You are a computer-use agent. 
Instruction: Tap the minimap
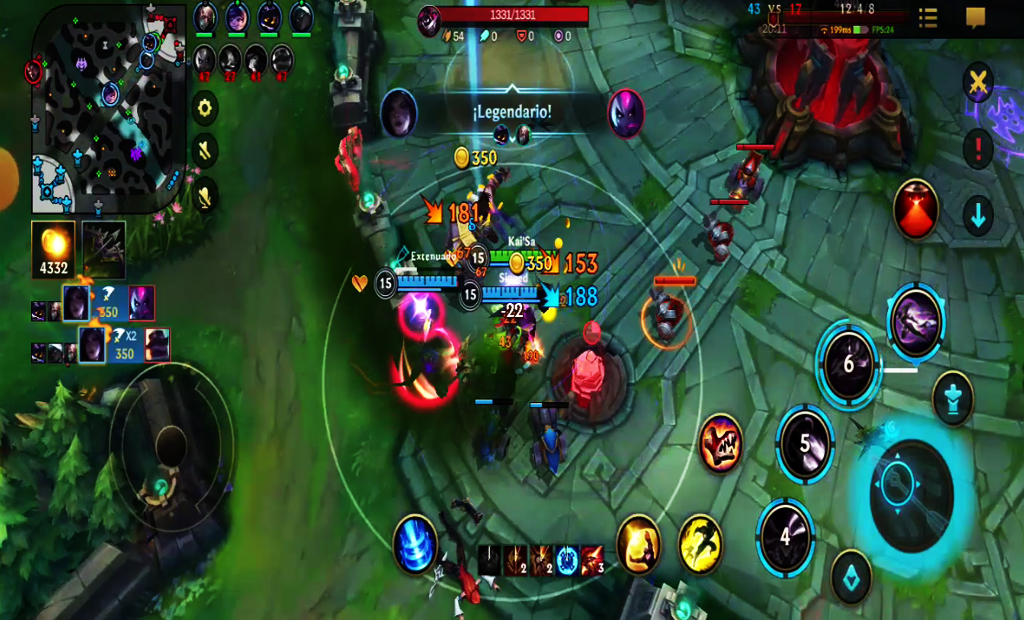108,108
